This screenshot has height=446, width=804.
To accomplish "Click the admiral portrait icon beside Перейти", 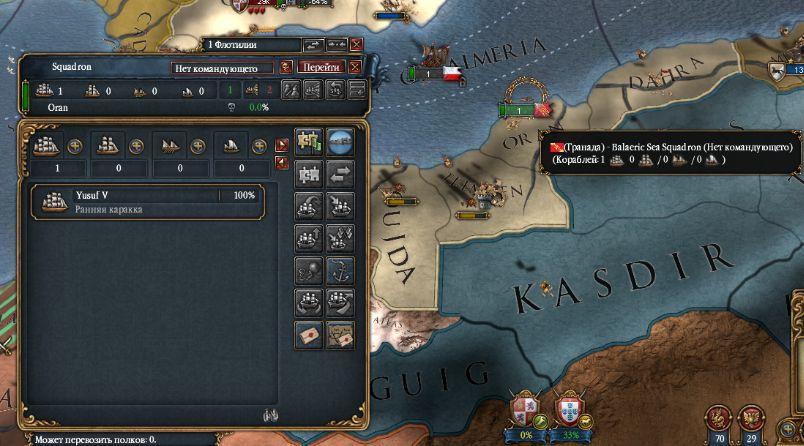I will (x=286, y=67).
